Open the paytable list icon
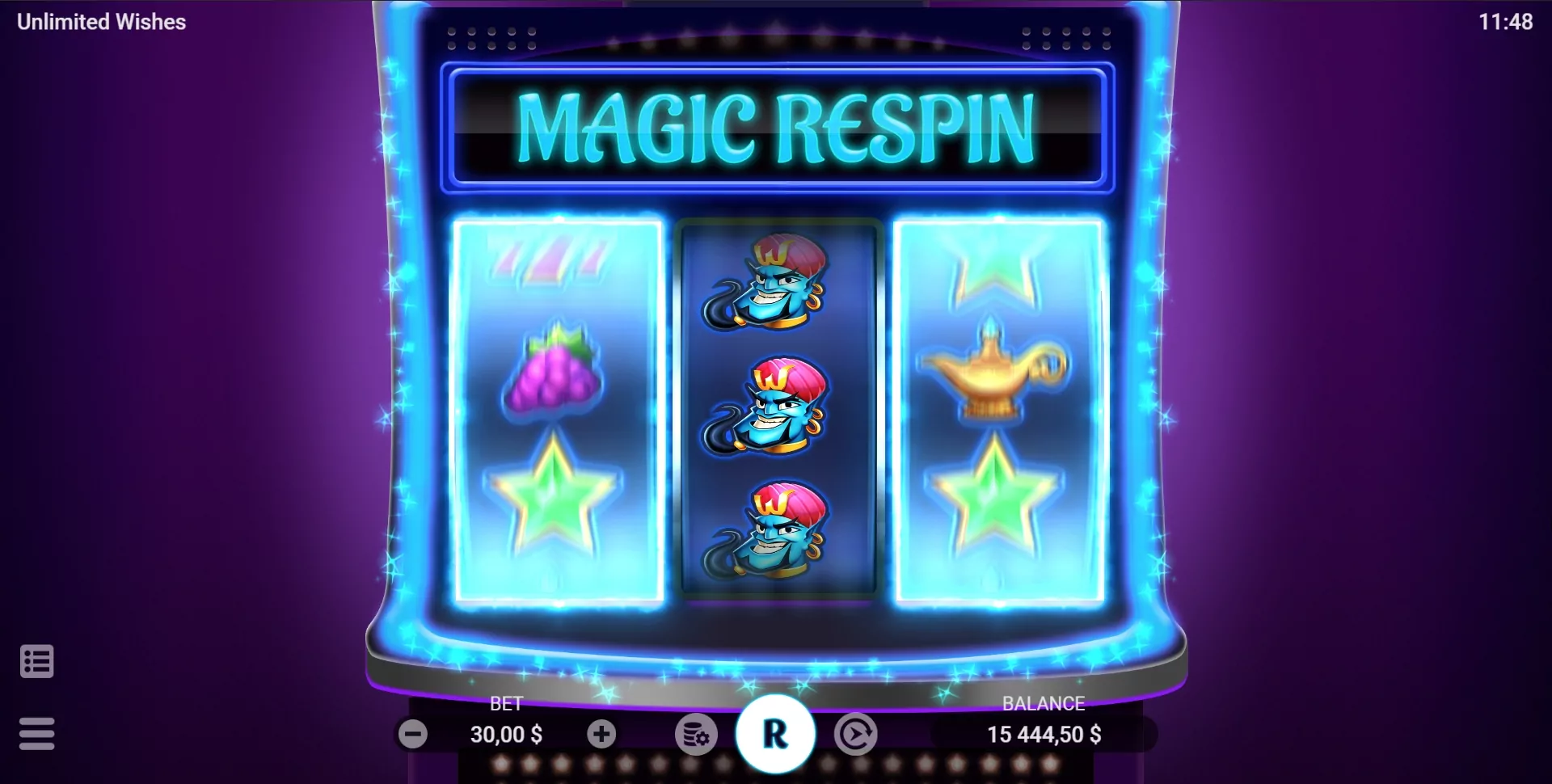1552x784 pixels. tap(36, 661)
